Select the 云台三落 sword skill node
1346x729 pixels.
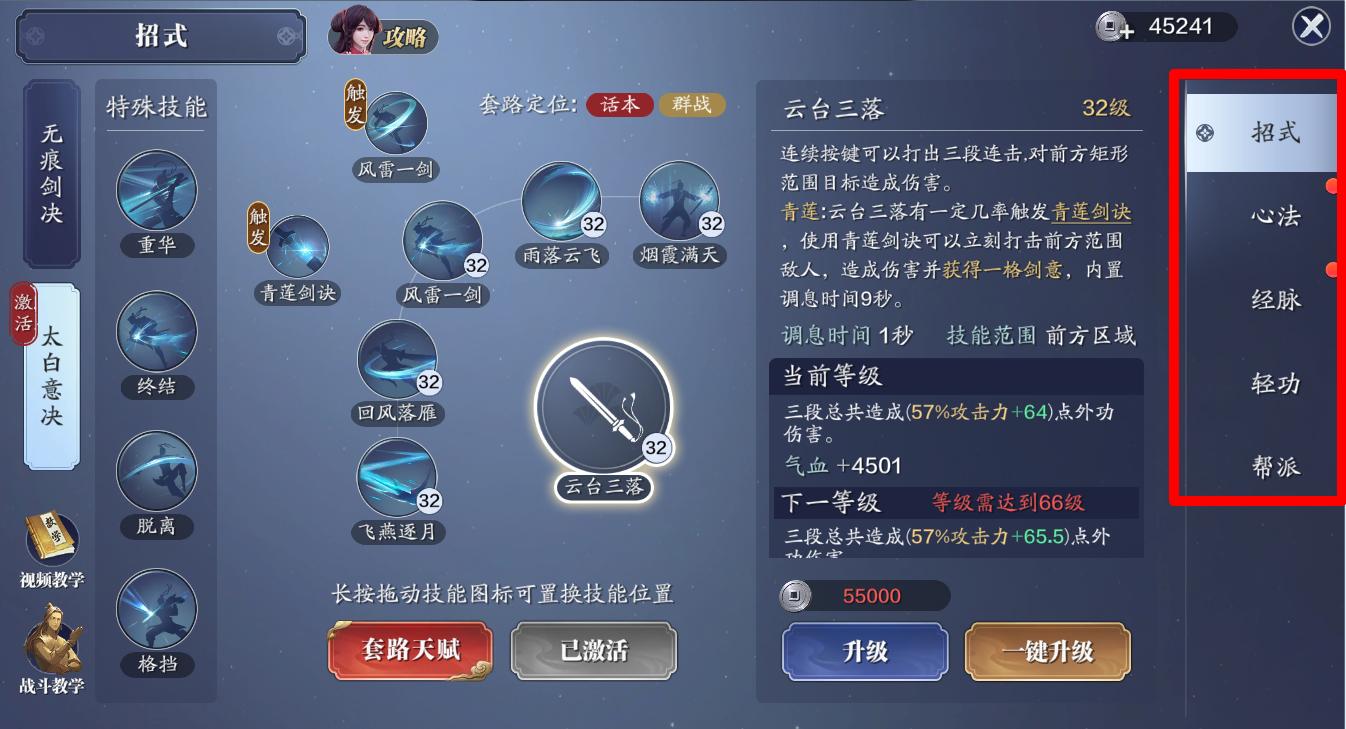[x=603, y=405]
